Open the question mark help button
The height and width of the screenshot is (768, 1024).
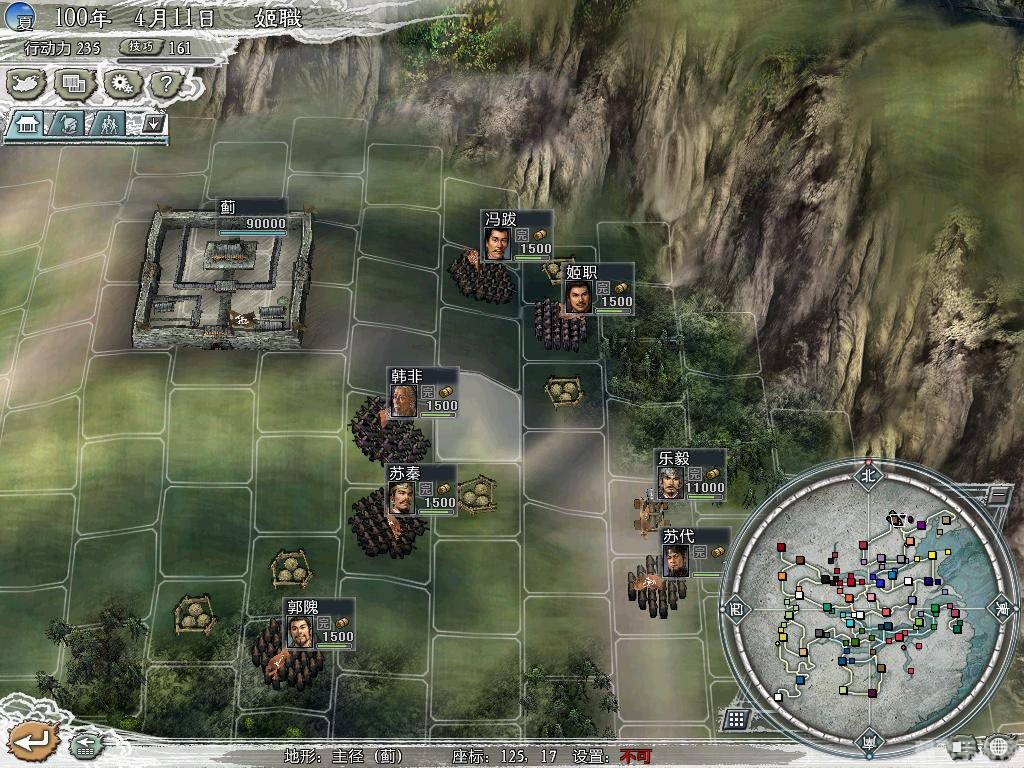click(164, 83)
